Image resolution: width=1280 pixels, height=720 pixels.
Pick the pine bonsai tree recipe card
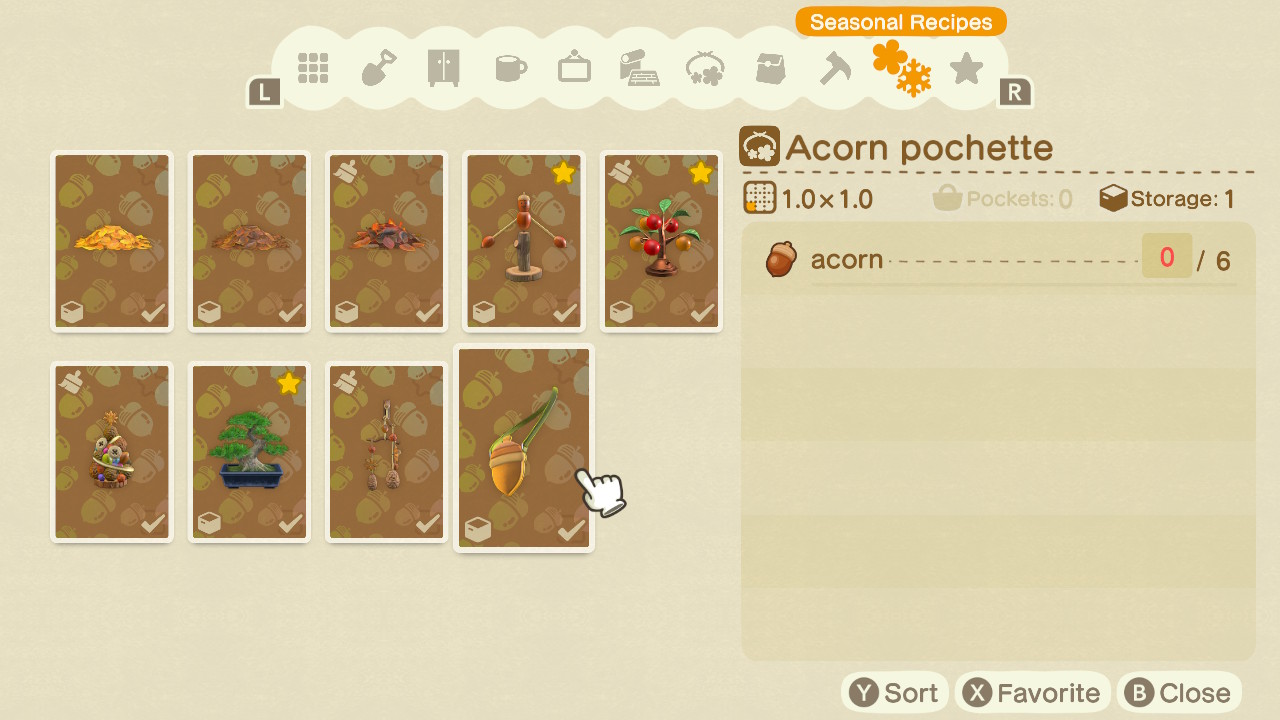pyautogui.click(x=250, y=452)
